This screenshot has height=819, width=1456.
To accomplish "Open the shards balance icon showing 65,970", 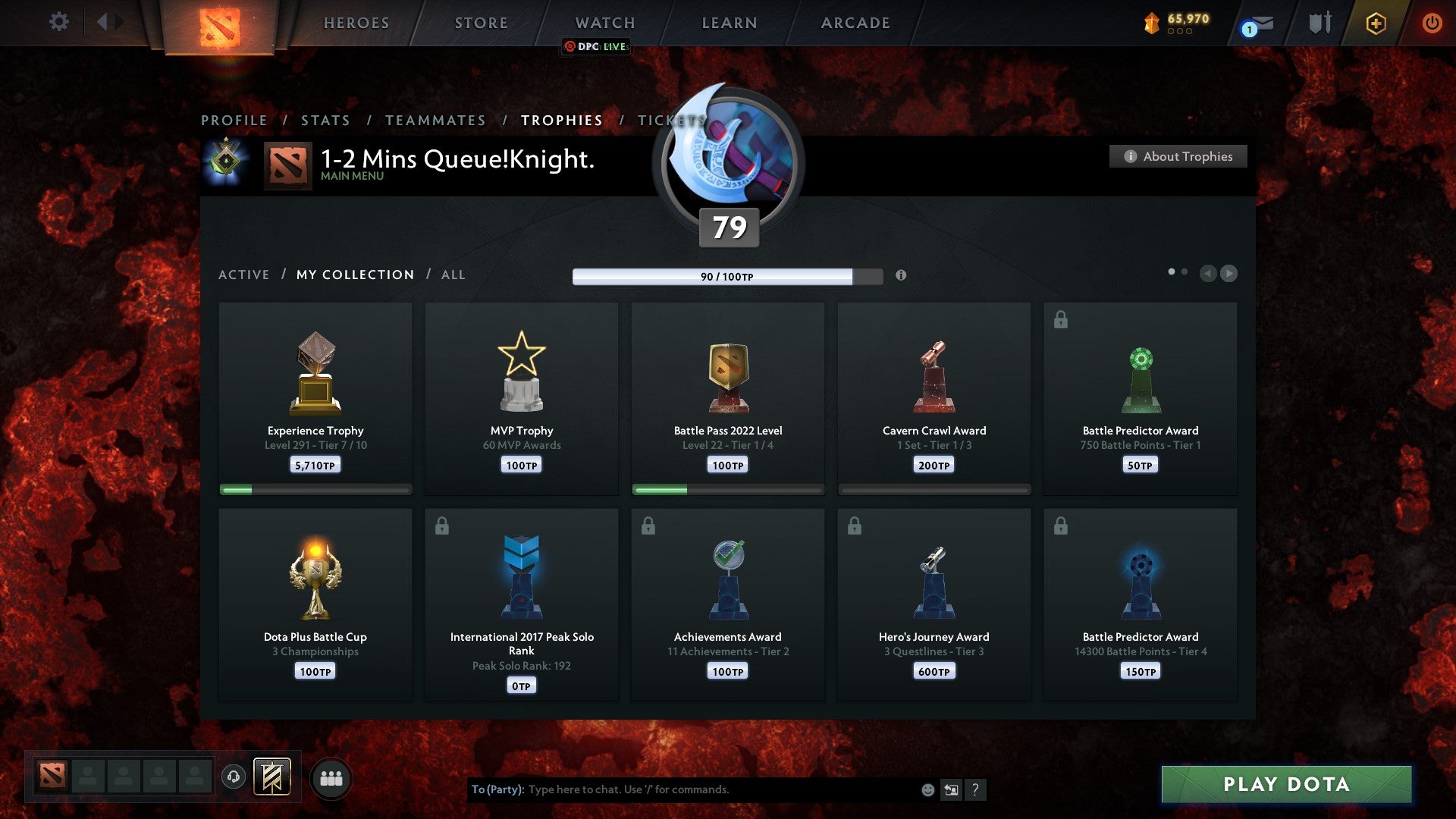I will coord(1153,23).
